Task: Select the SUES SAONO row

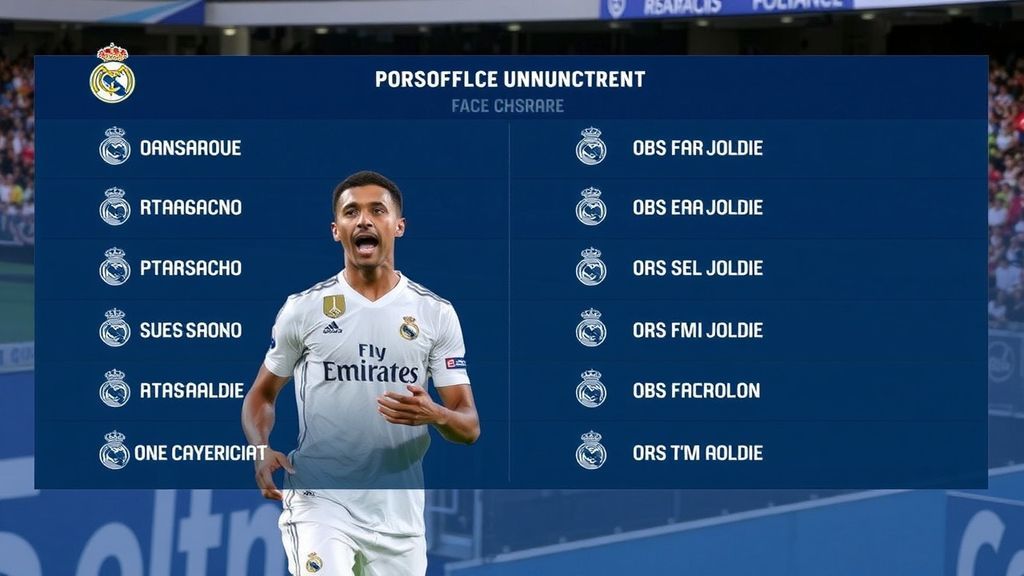Action: (190, 330)
